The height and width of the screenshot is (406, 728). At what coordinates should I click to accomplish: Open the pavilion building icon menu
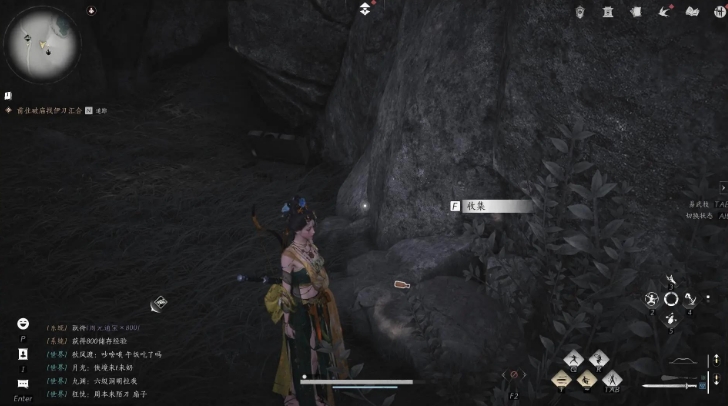[x=608, y=11]
